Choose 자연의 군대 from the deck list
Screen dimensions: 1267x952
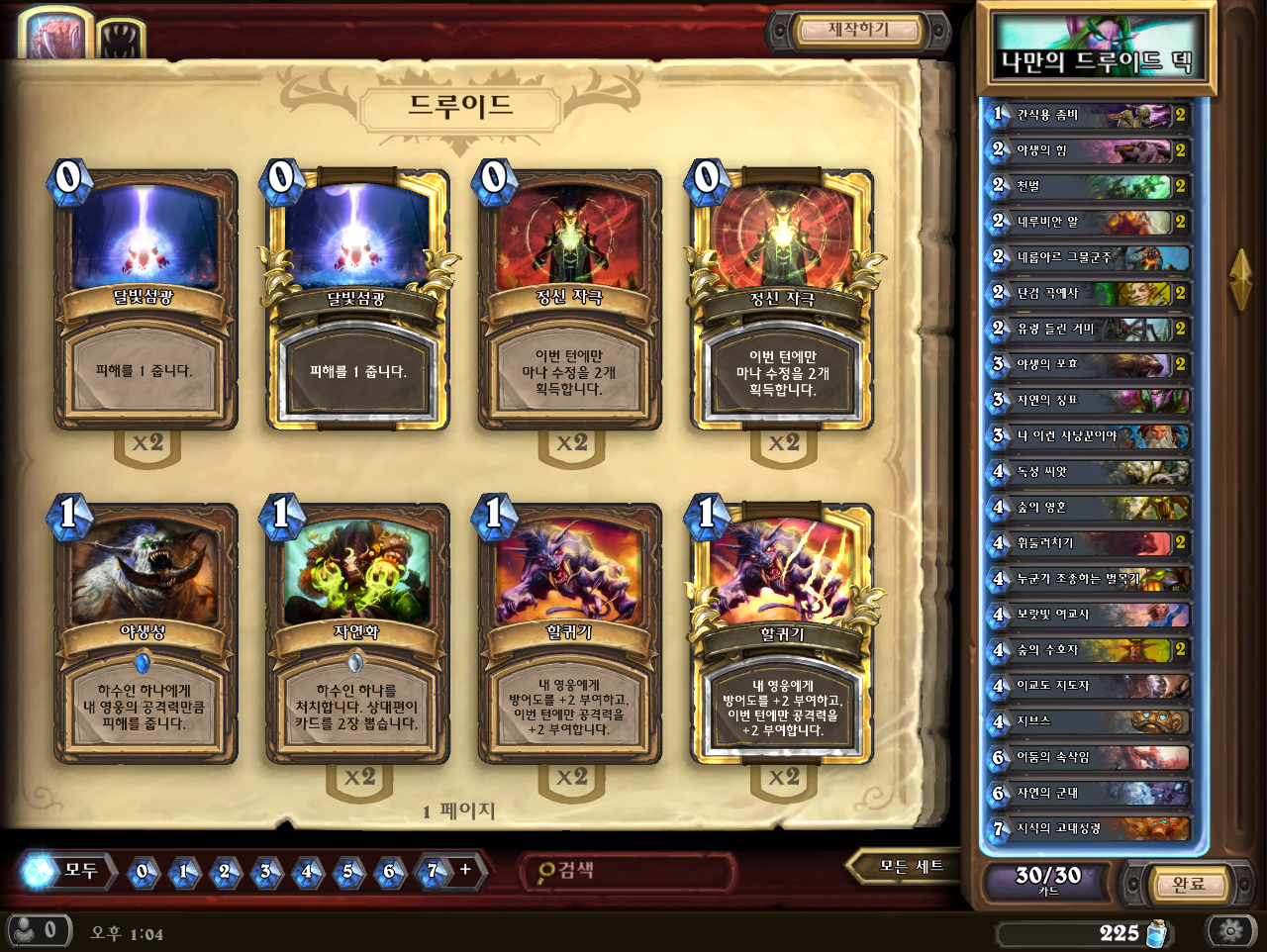(1089, 793)
